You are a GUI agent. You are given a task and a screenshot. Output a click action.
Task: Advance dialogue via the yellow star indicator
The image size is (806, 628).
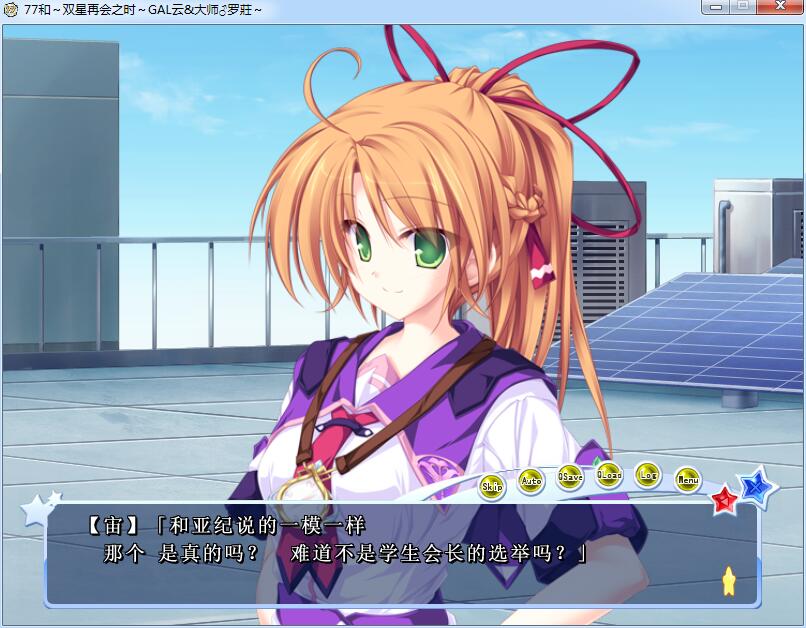[729, 581]
